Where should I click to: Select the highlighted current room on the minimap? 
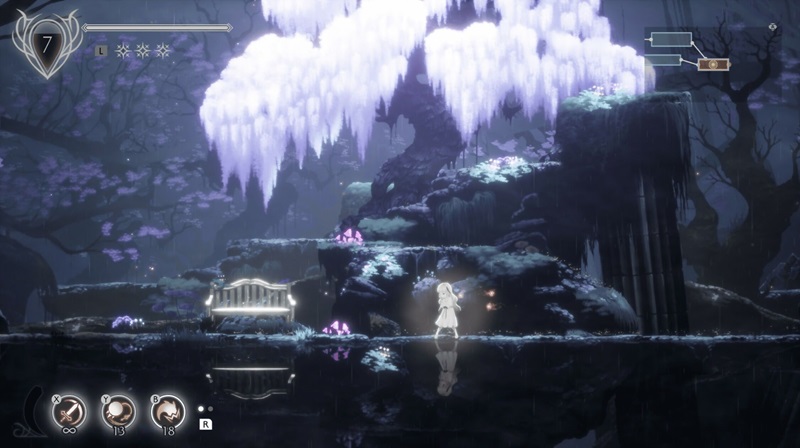pyautogui.click(x=713, y=64)
